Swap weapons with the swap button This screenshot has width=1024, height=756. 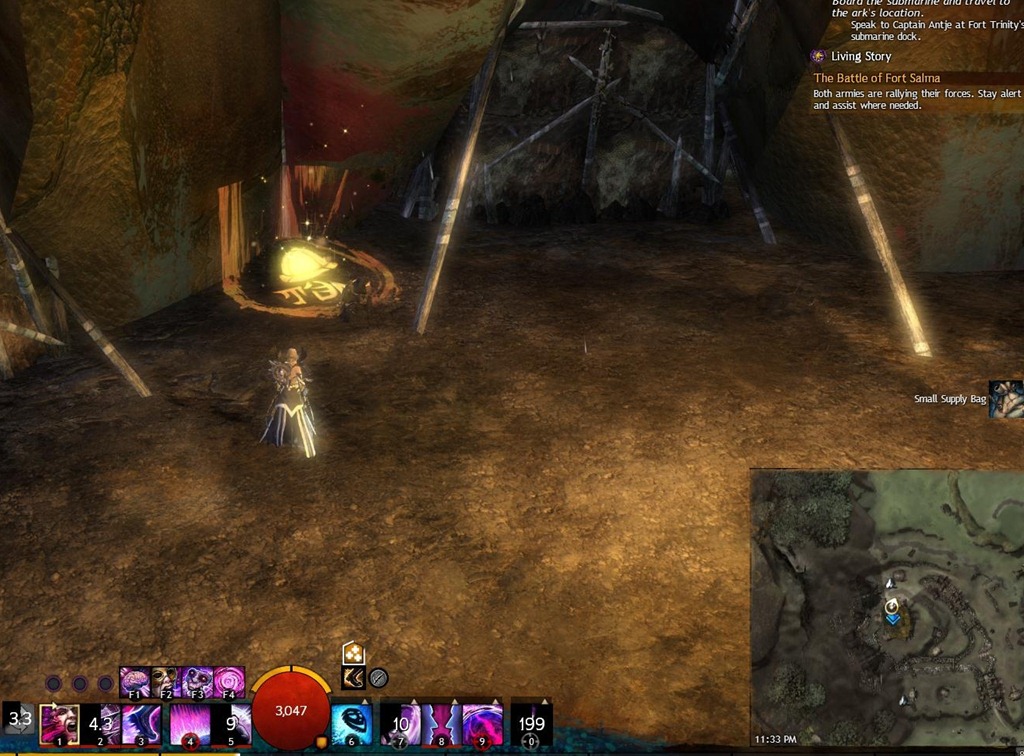20,719
